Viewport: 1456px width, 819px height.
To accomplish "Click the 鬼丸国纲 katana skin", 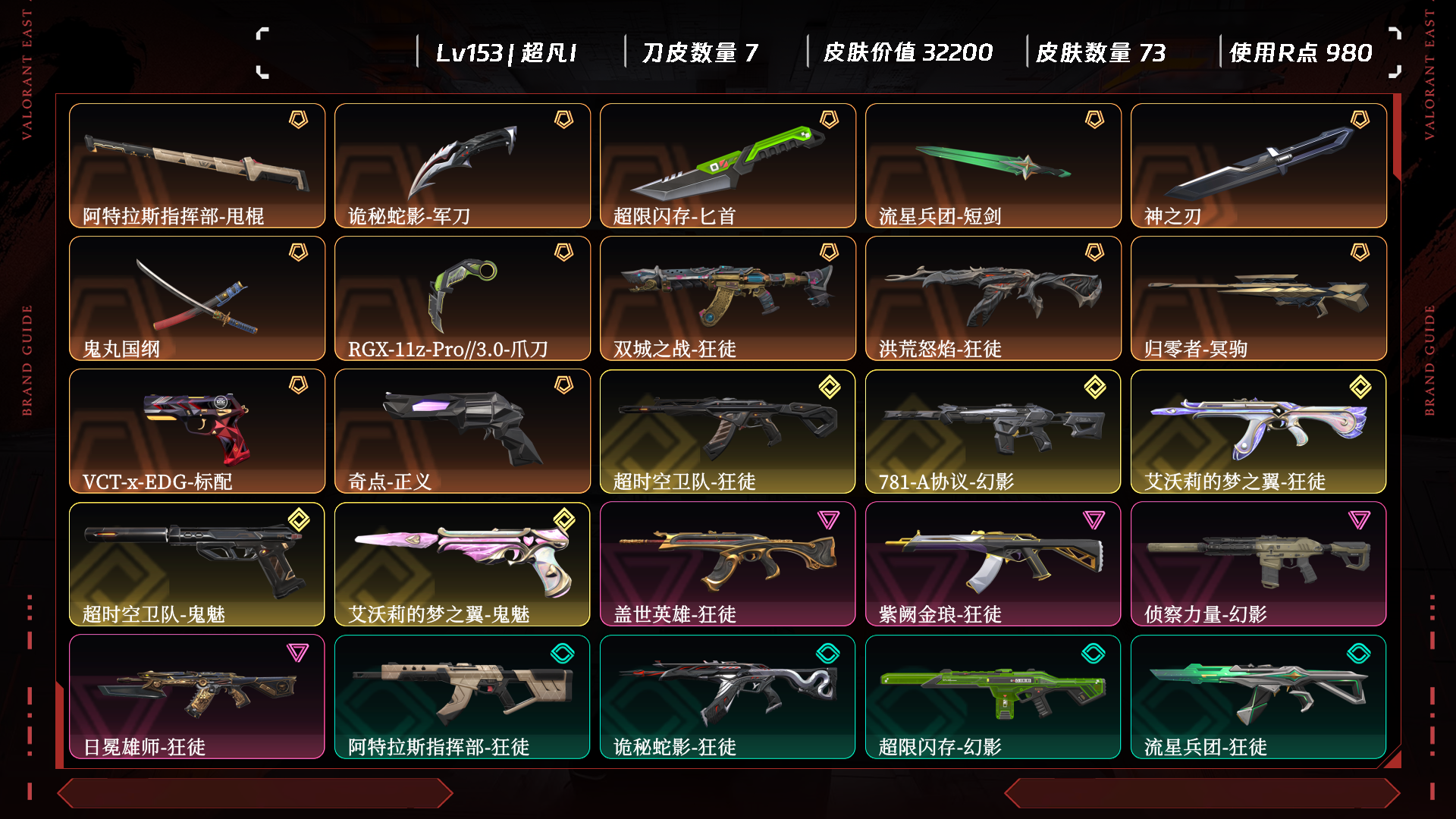I will 197,298.
